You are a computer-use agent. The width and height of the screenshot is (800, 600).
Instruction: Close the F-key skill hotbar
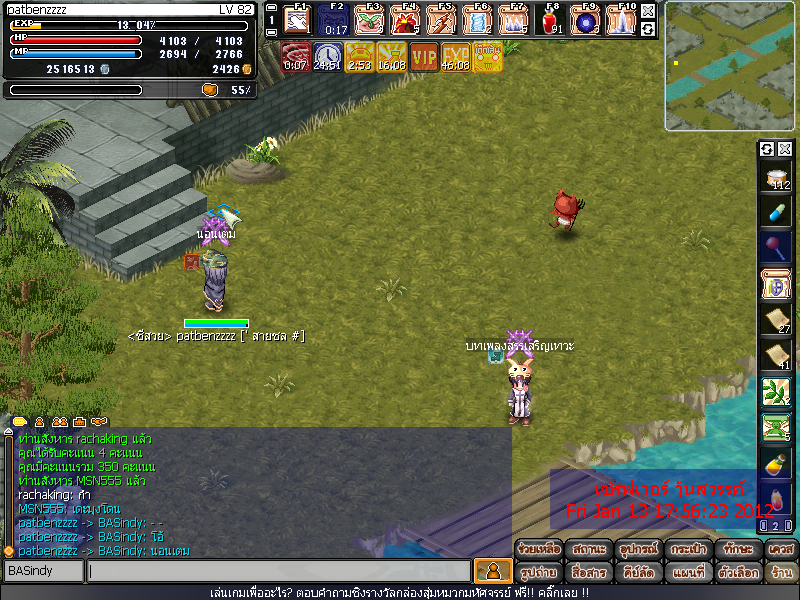tap(648, 11)
